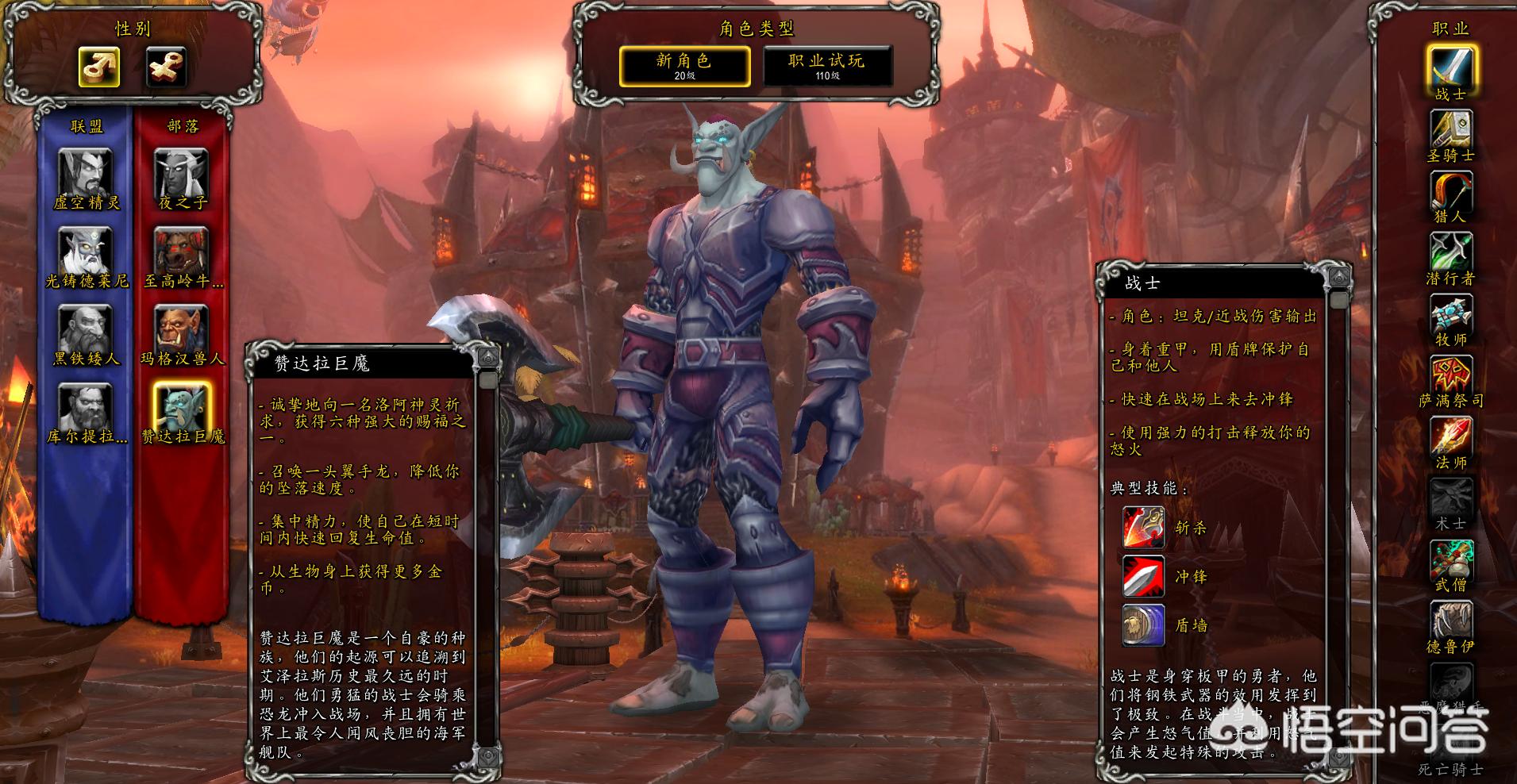Pick the 库尔提拉斯 human race portrait
1517x784 pixels.
86,406
